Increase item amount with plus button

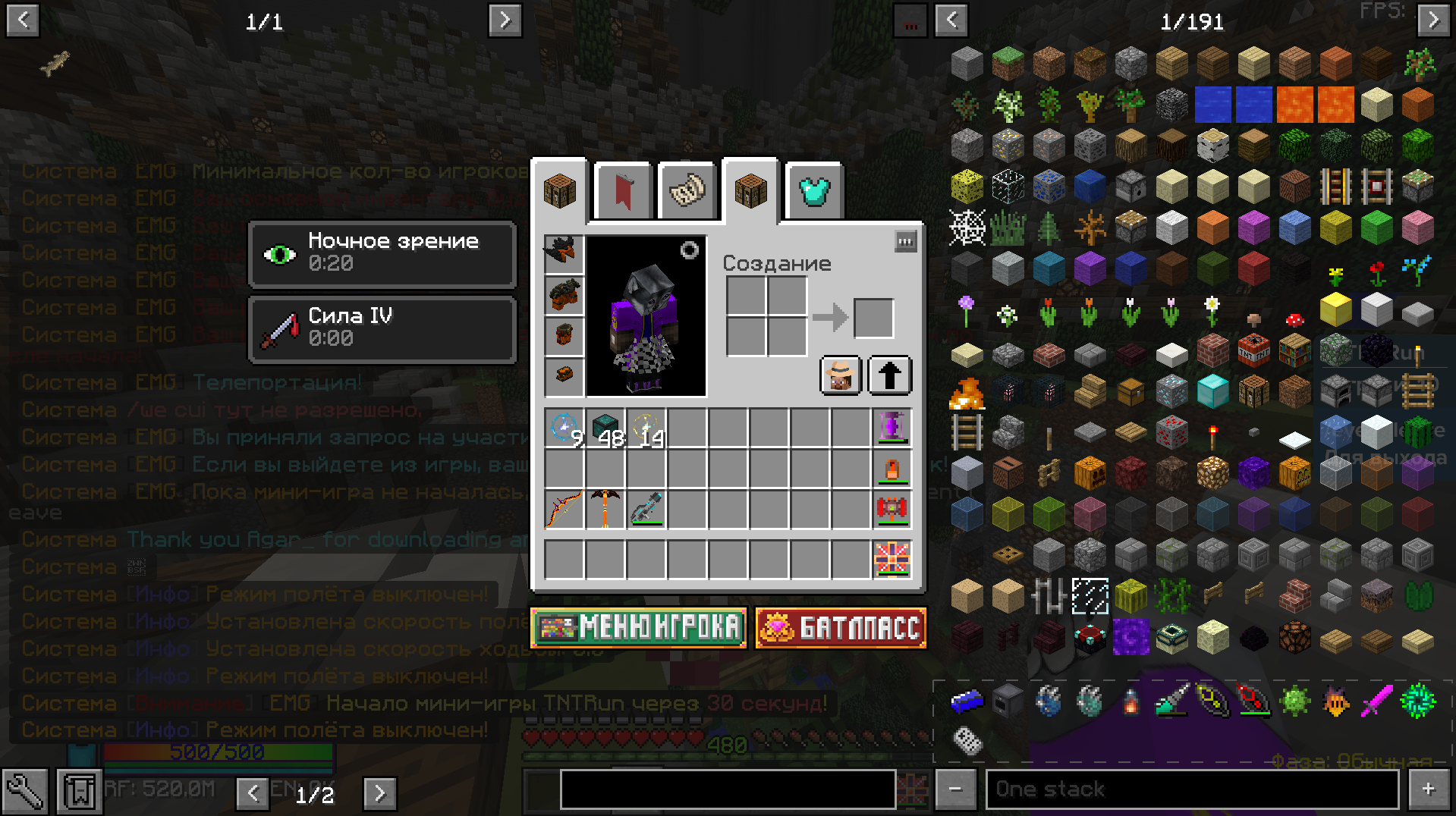(x=1428, y=789)
